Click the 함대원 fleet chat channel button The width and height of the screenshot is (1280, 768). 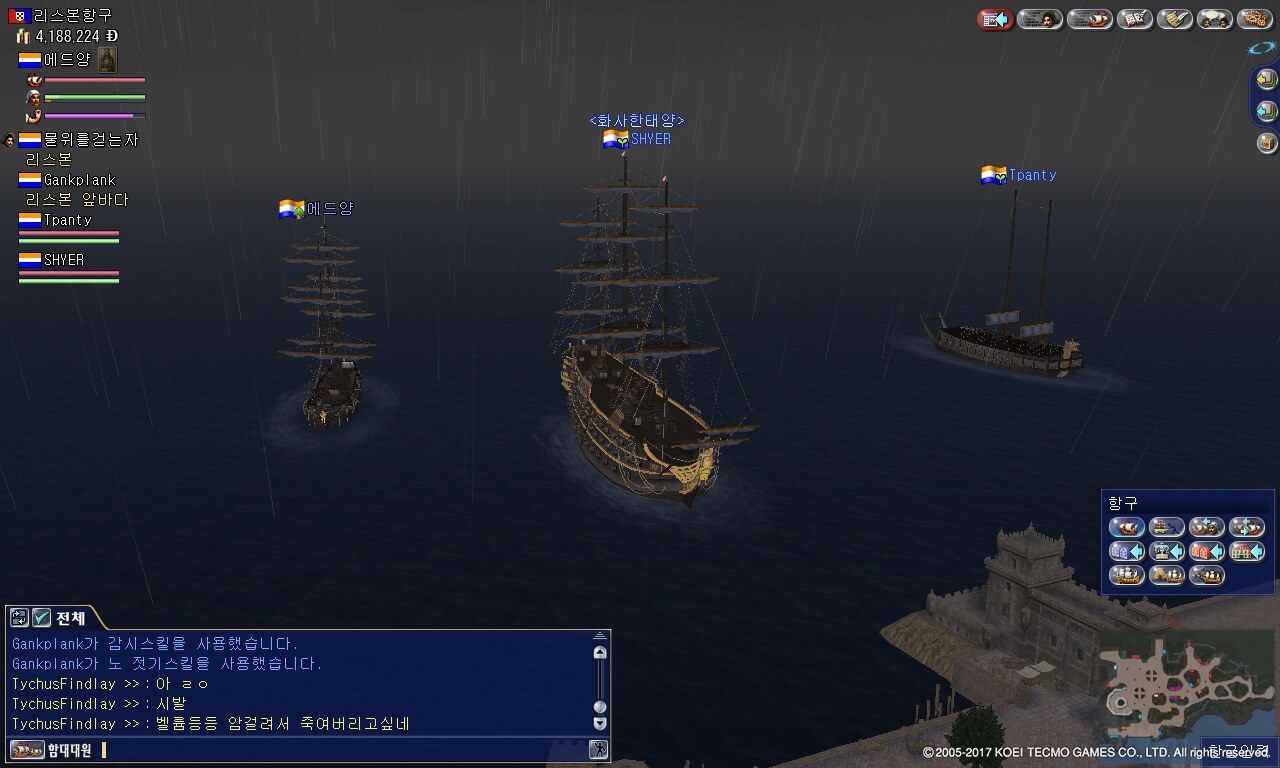coord(50,749)
